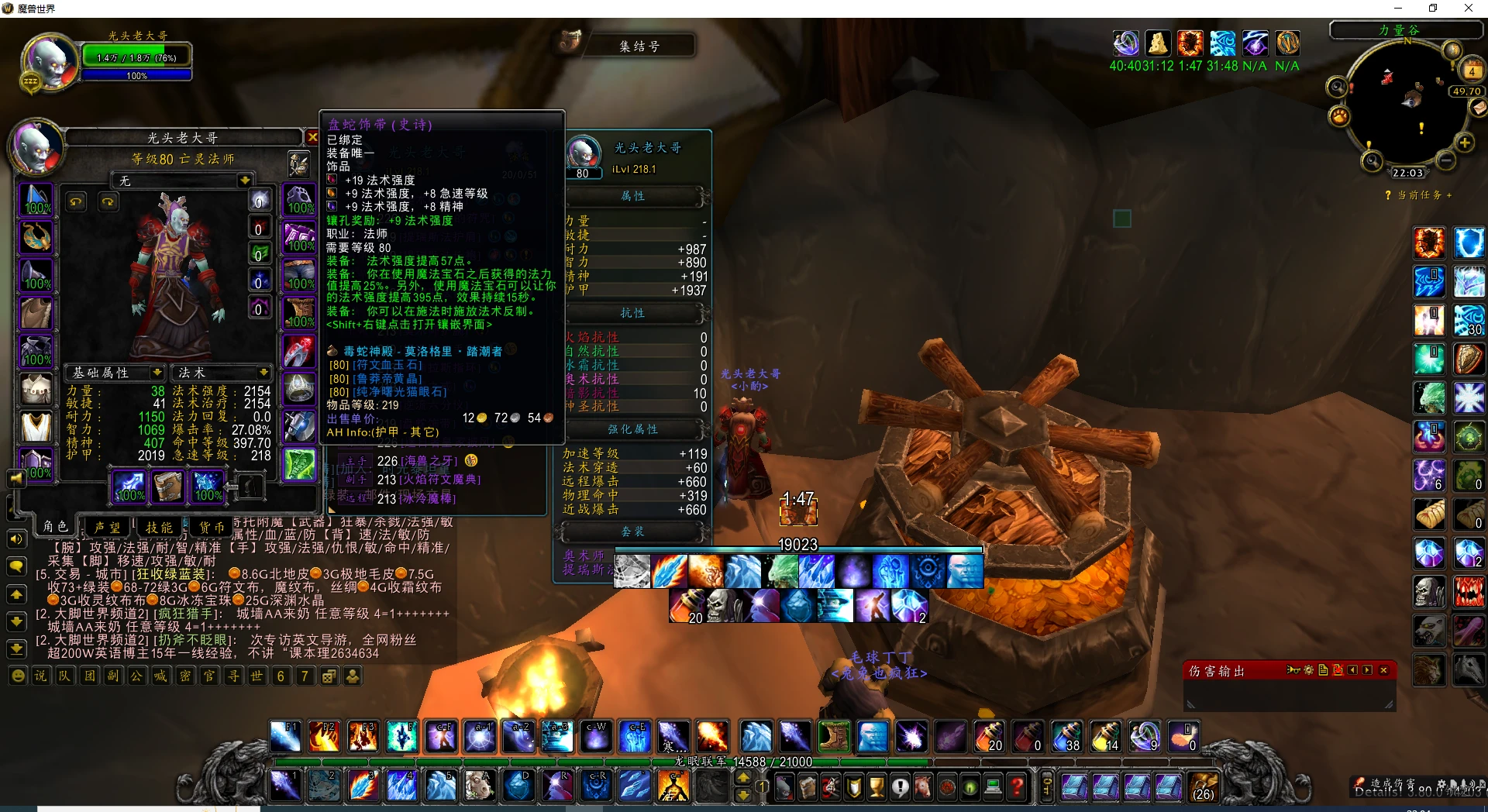Open the 技能 skills tab

(159, 527)
